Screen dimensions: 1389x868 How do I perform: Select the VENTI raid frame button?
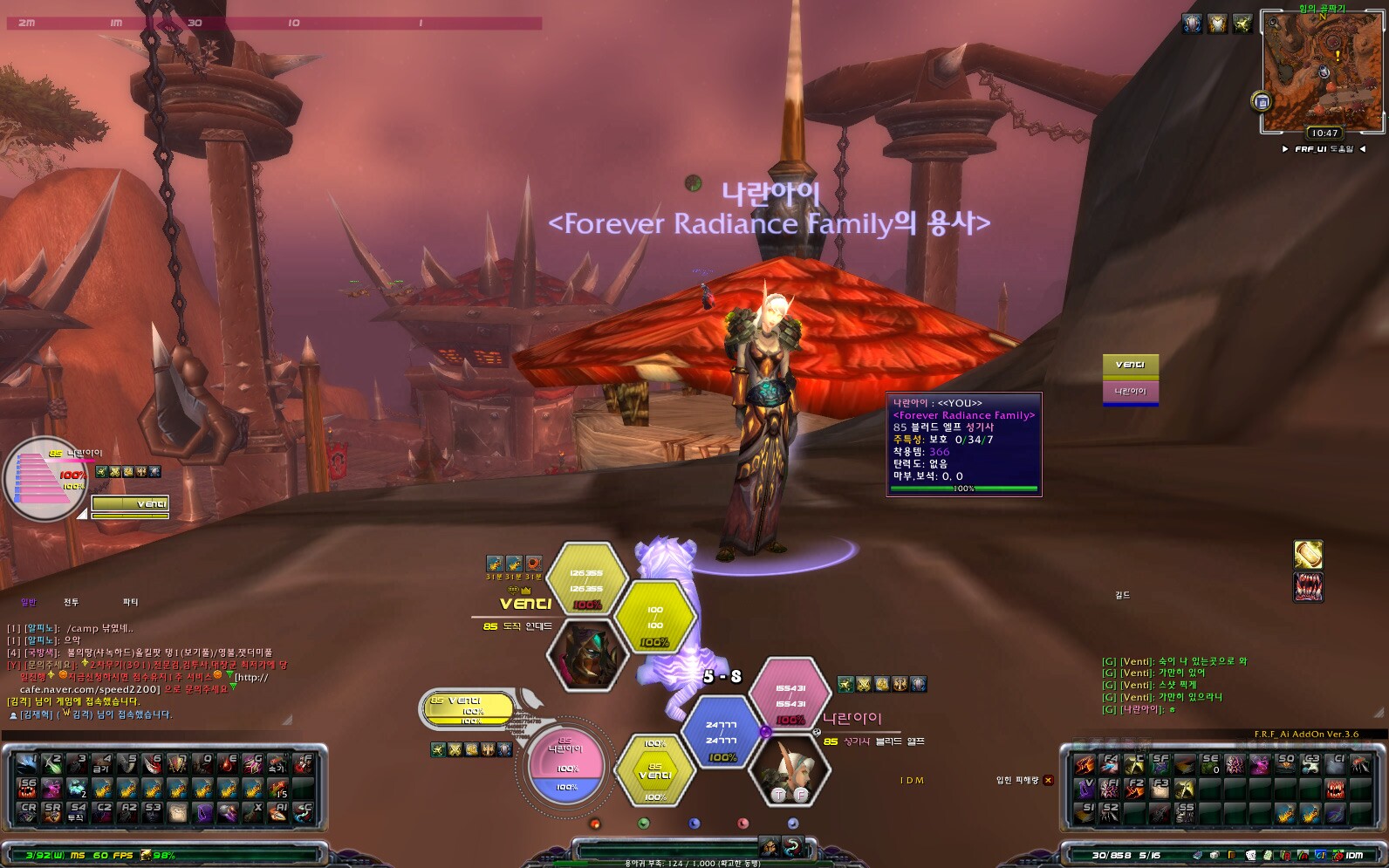pyautogui.click(x=1130, y=365)
